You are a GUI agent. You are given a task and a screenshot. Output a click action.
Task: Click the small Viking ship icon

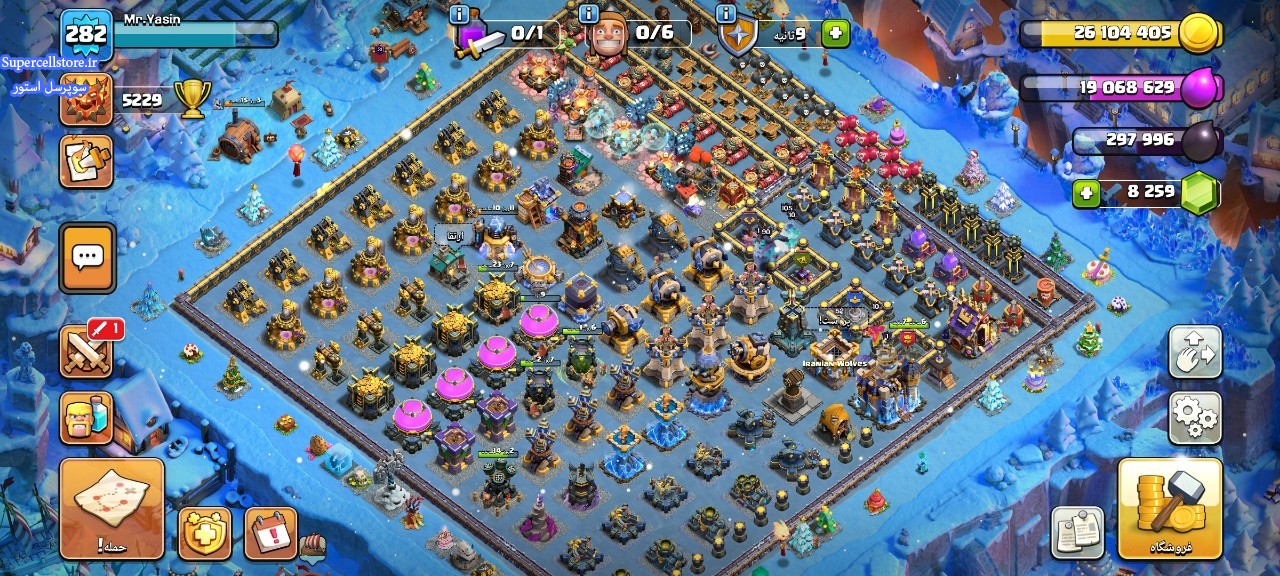312,546
